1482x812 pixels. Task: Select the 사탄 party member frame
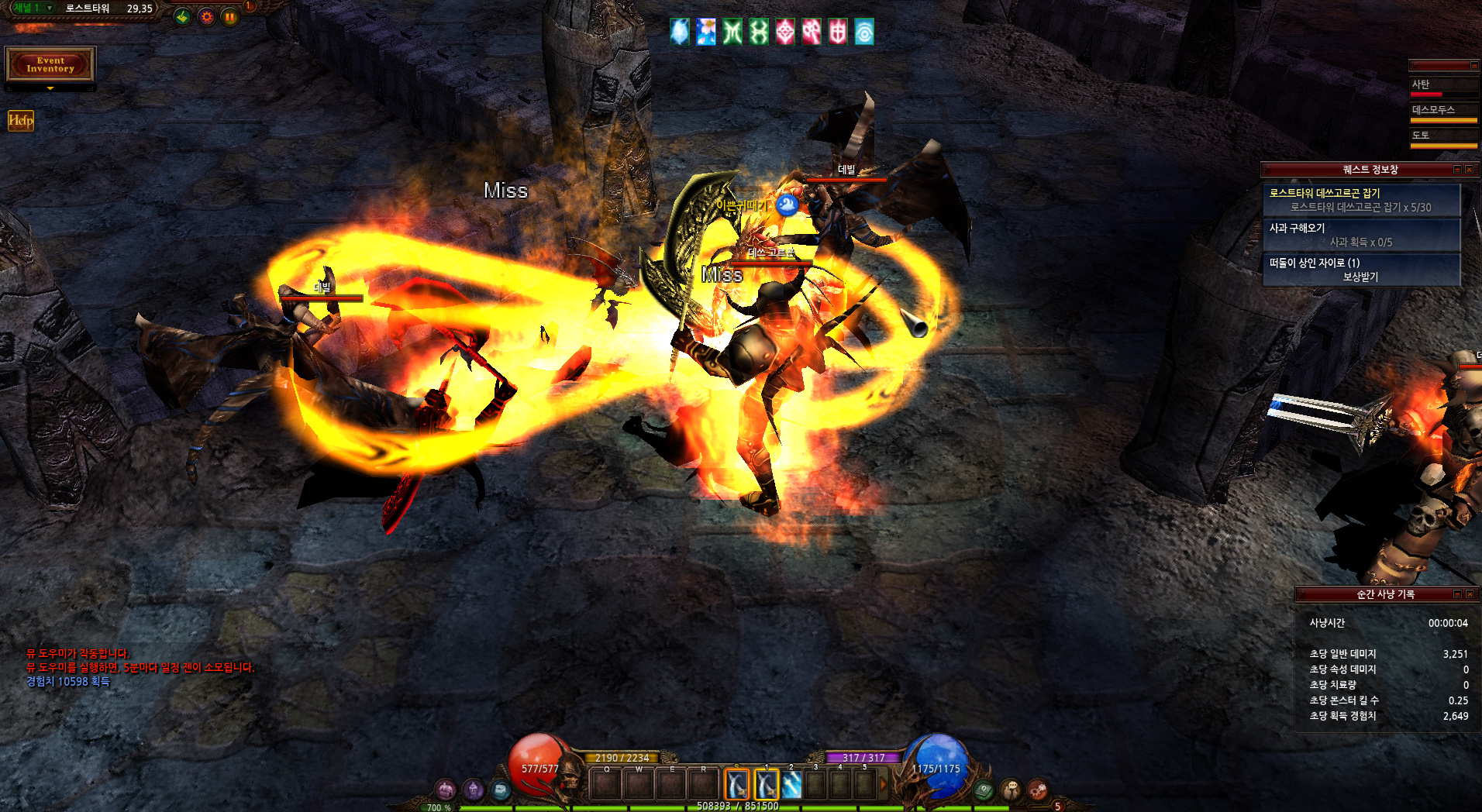point(1443,85)
